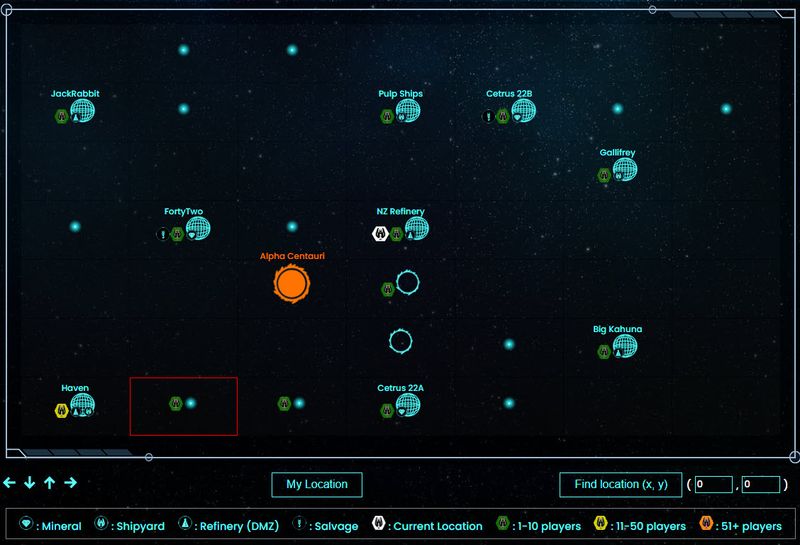Click the Alpha Centauri star
The height and width of the screenshot is (545, 800).
pos(291,284)
